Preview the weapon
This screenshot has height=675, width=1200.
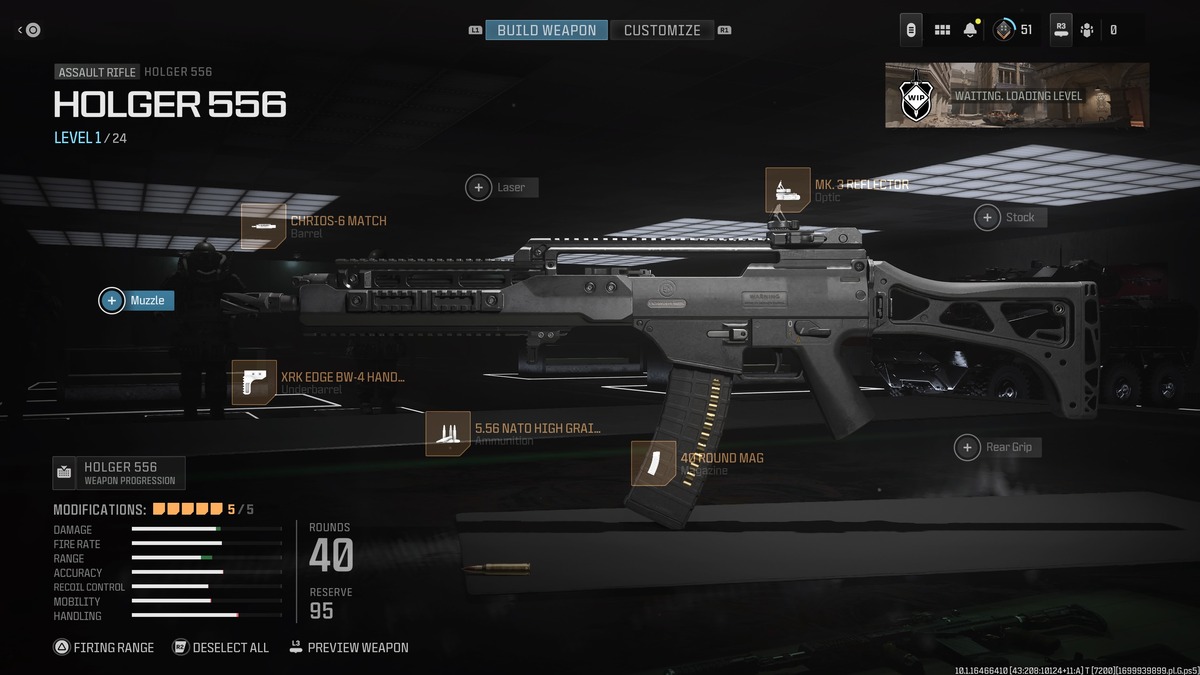click(x=349, y=647)
